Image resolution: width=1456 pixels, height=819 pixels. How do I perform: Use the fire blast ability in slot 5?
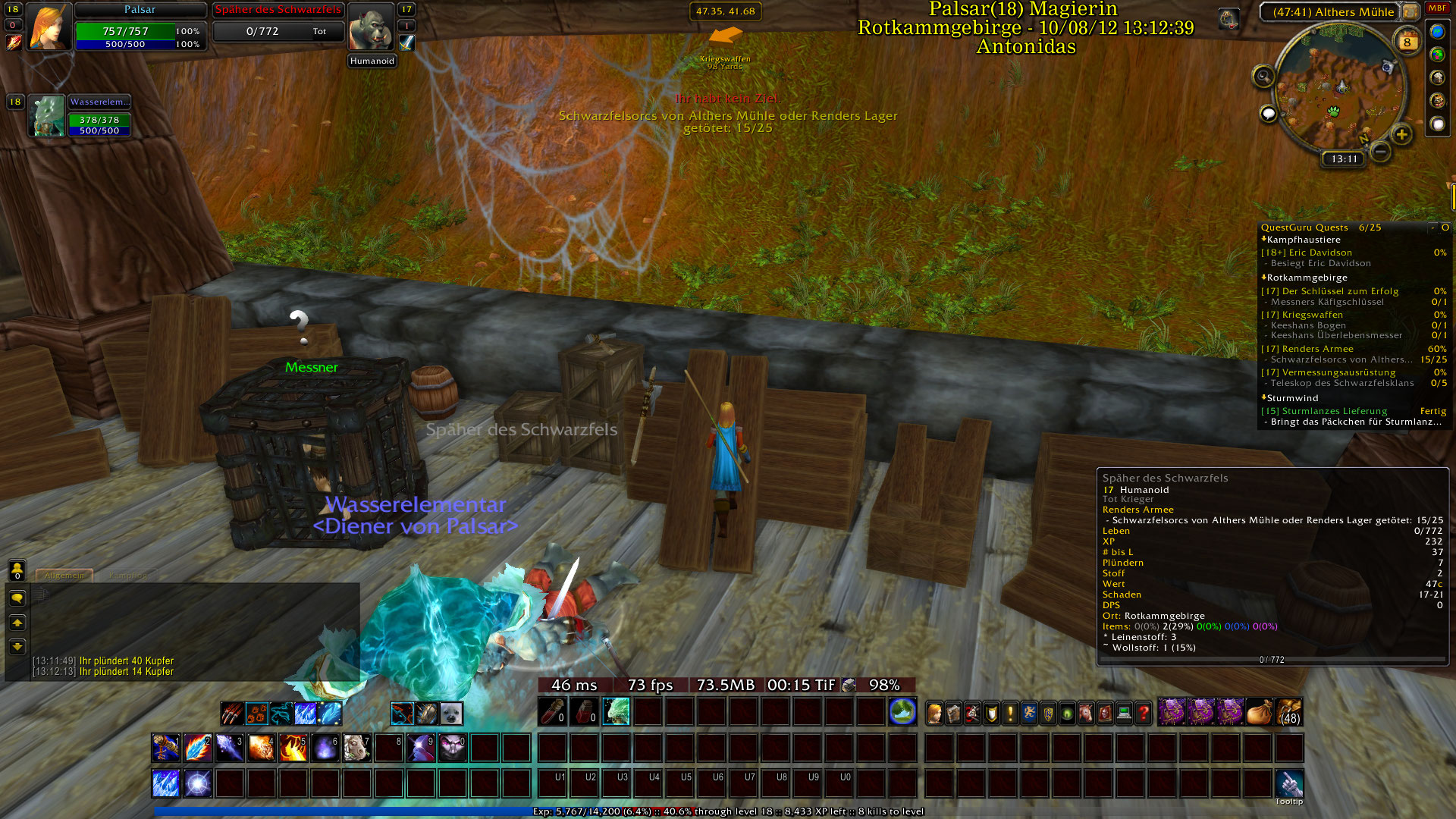293,748
